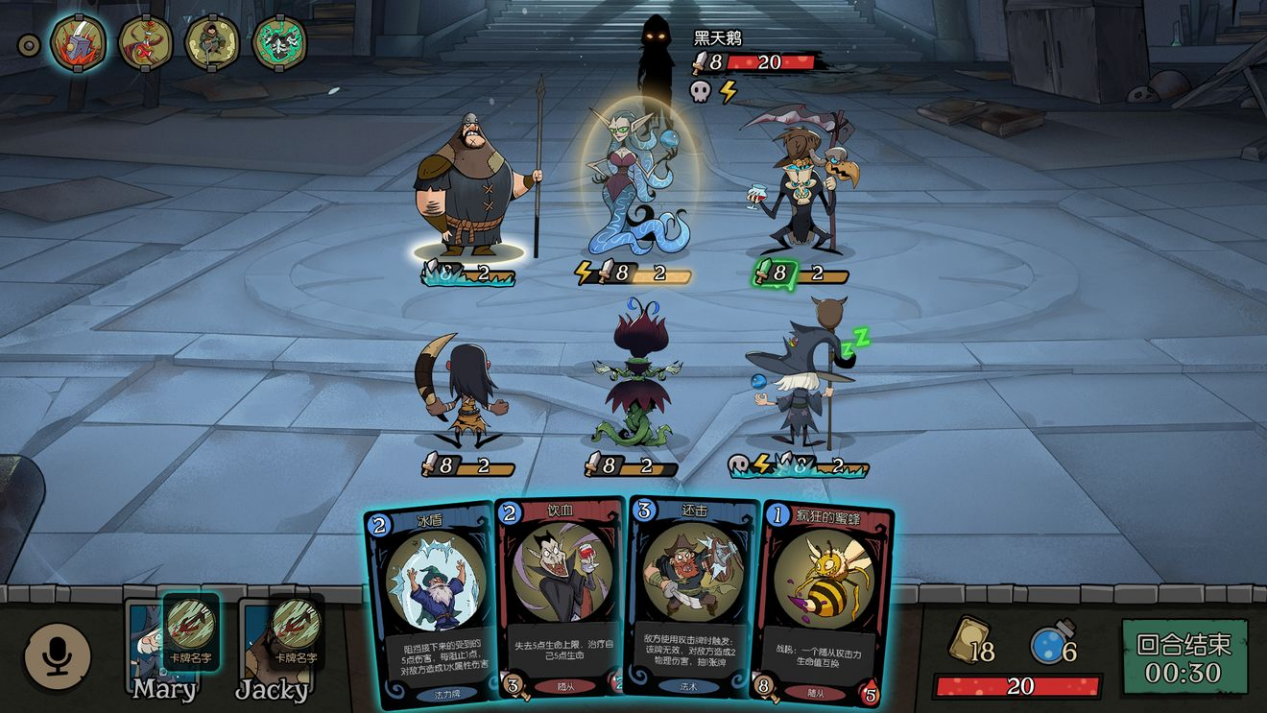
Task: Toggle the microphone voice chat button
Action: (x=57, y=657)
